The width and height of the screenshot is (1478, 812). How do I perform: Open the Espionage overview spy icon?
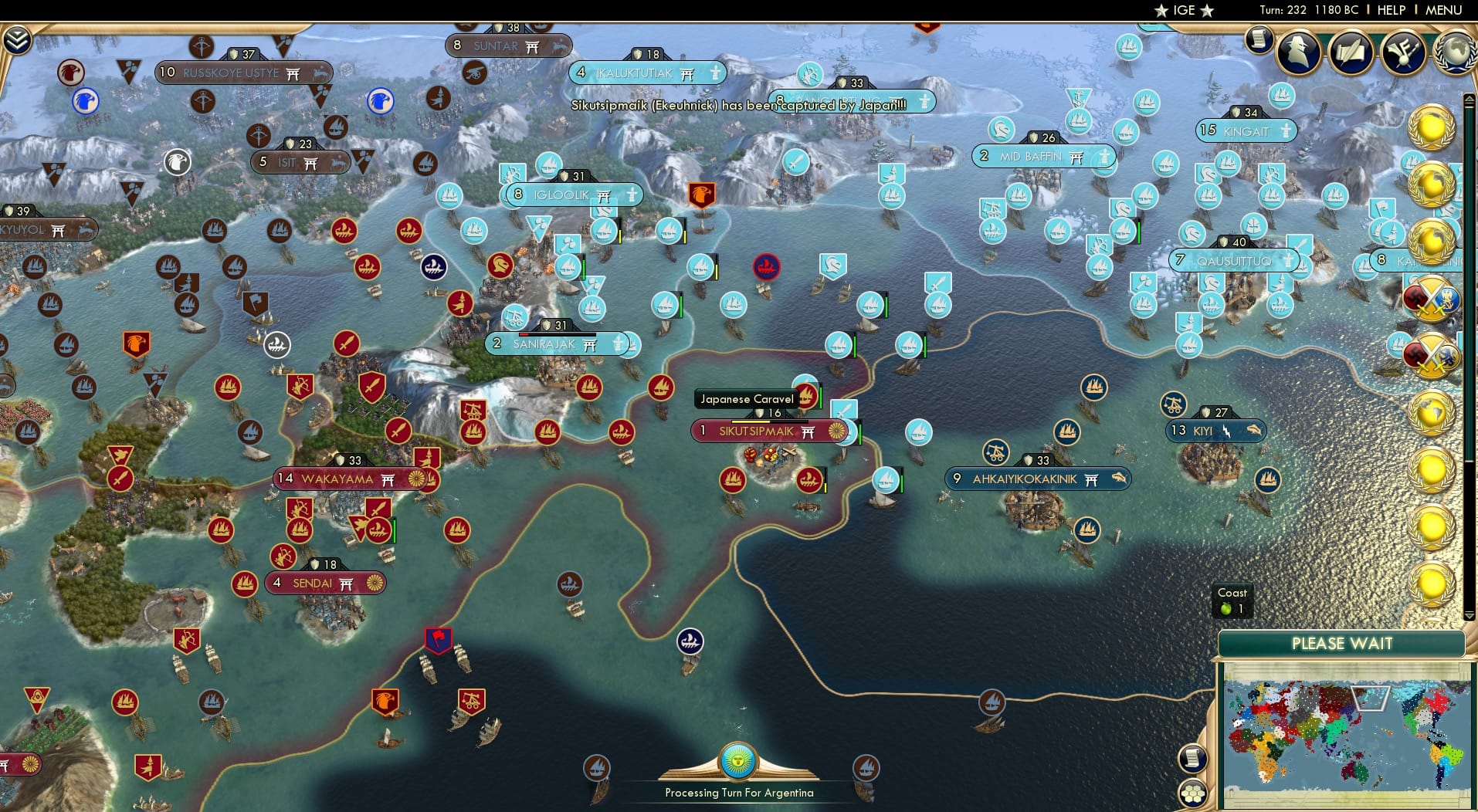click(1300, 54)
